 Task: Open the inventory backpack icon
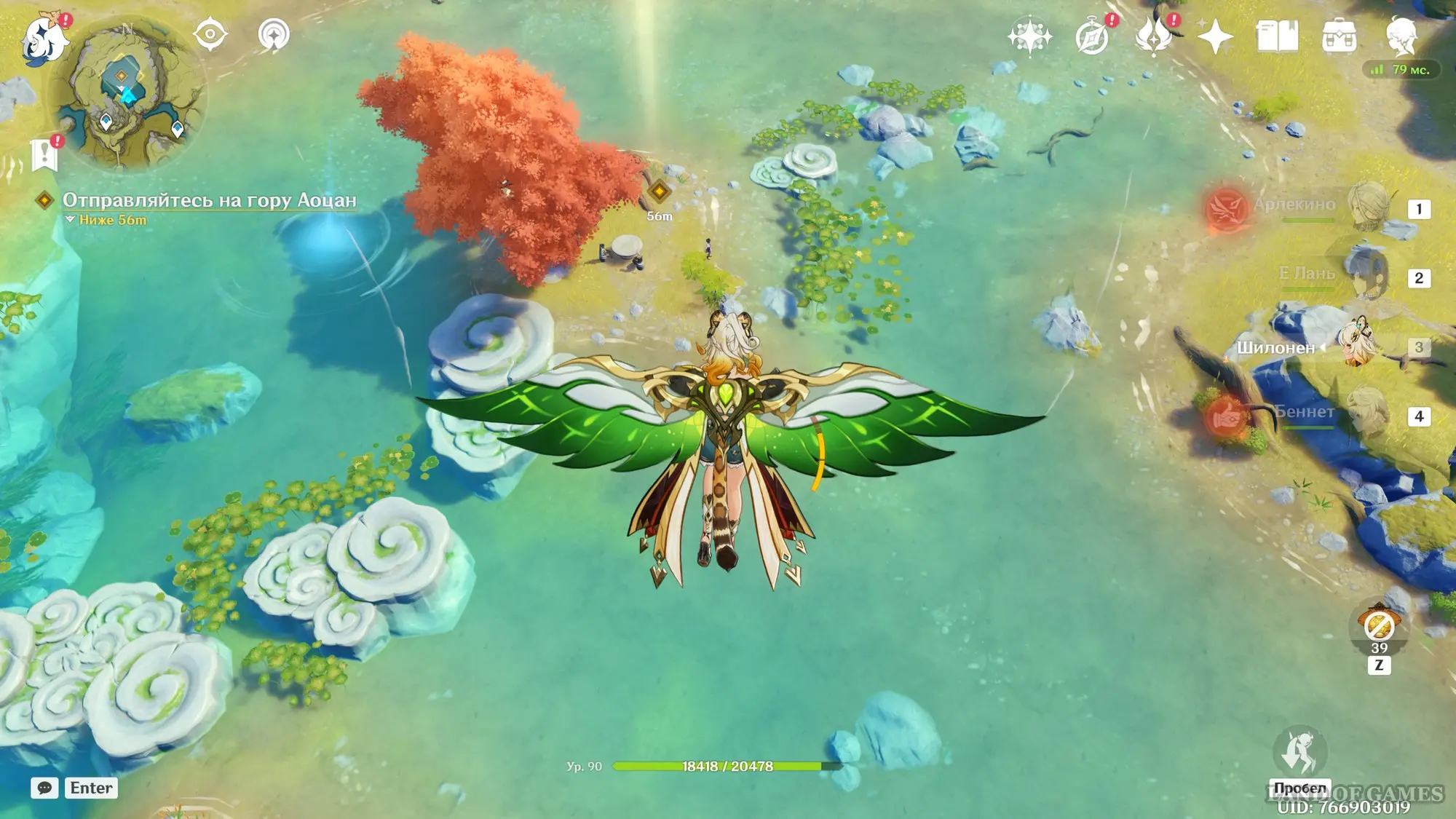(1339, 36)
